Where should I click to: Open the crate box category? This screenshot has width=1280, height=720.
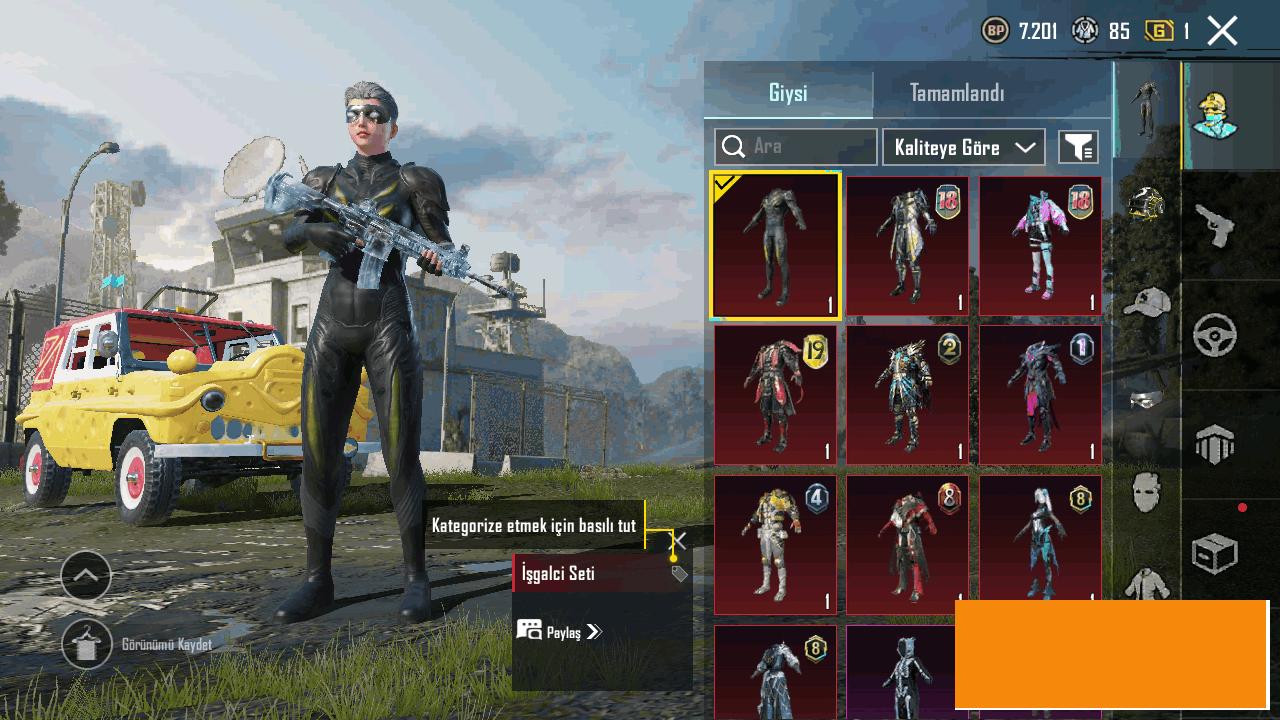tap(1215, 553)
